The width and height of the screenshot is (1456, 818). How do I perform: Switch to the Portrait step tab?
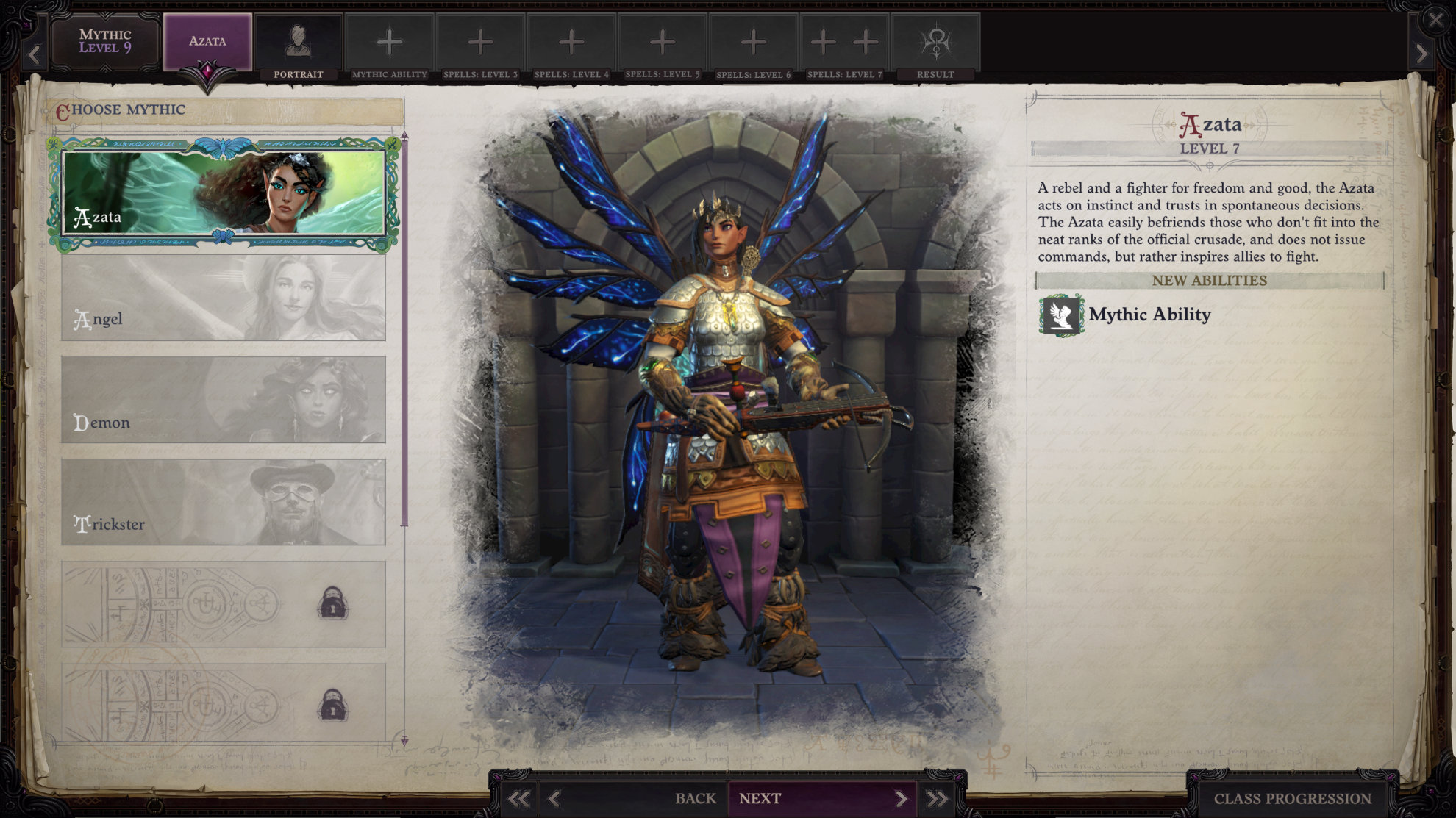tap(298, 47)
